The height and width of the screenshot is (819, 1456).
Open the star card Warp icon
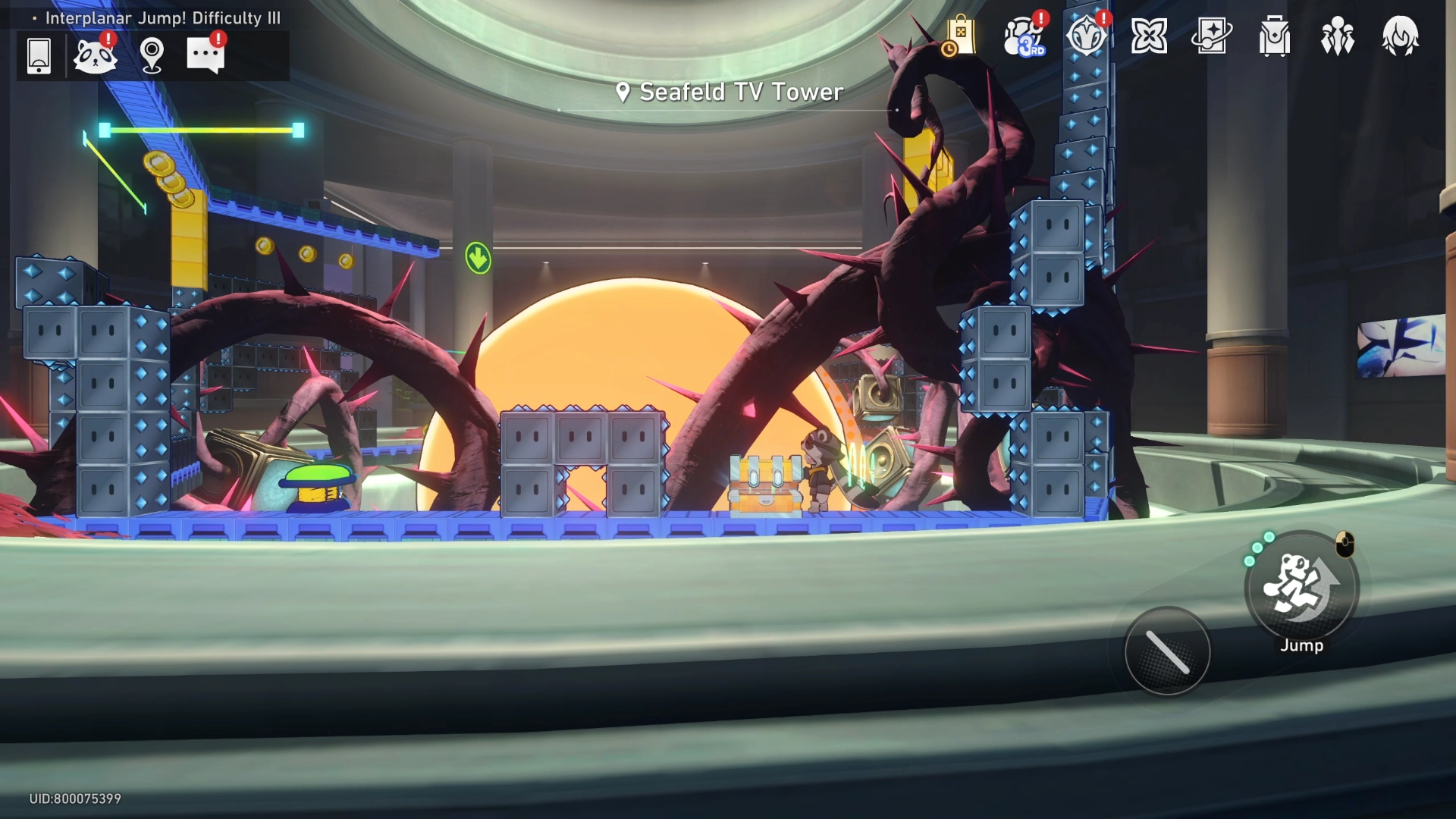[x=1212, y=36]
